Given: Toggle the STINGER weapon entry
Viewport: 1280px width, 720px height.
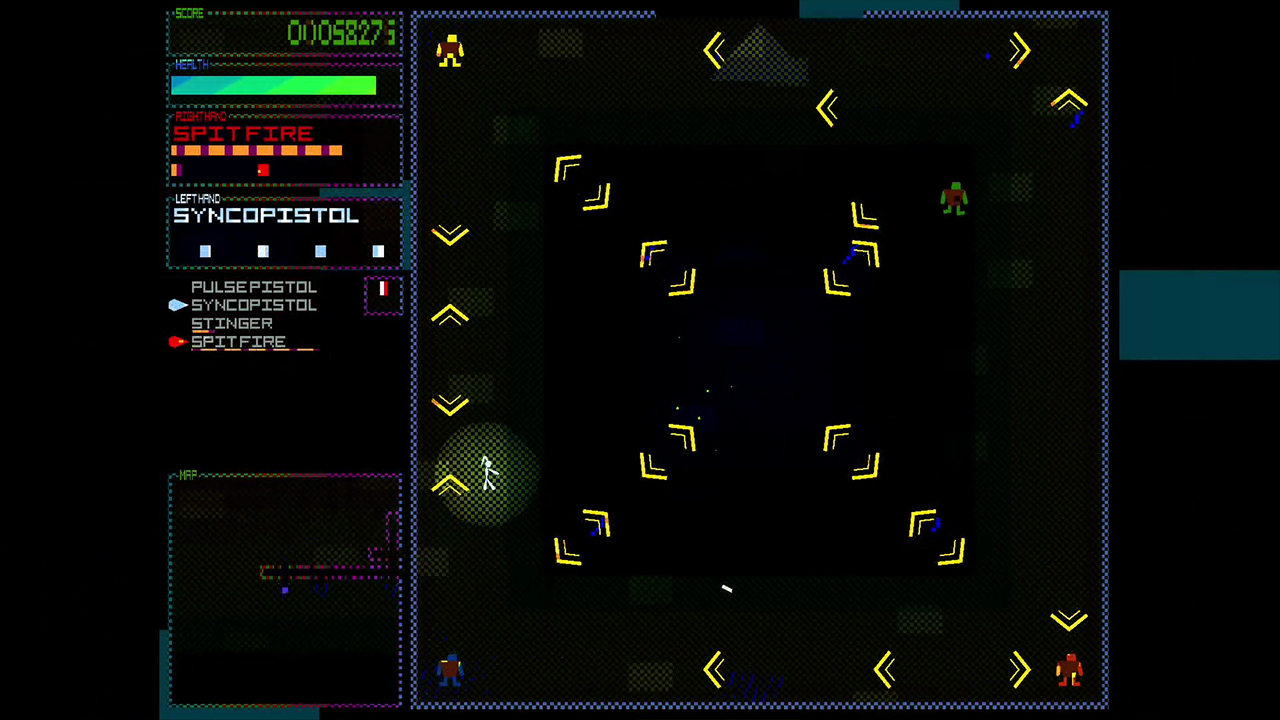Looking at the screenshot, I should 232,323.
